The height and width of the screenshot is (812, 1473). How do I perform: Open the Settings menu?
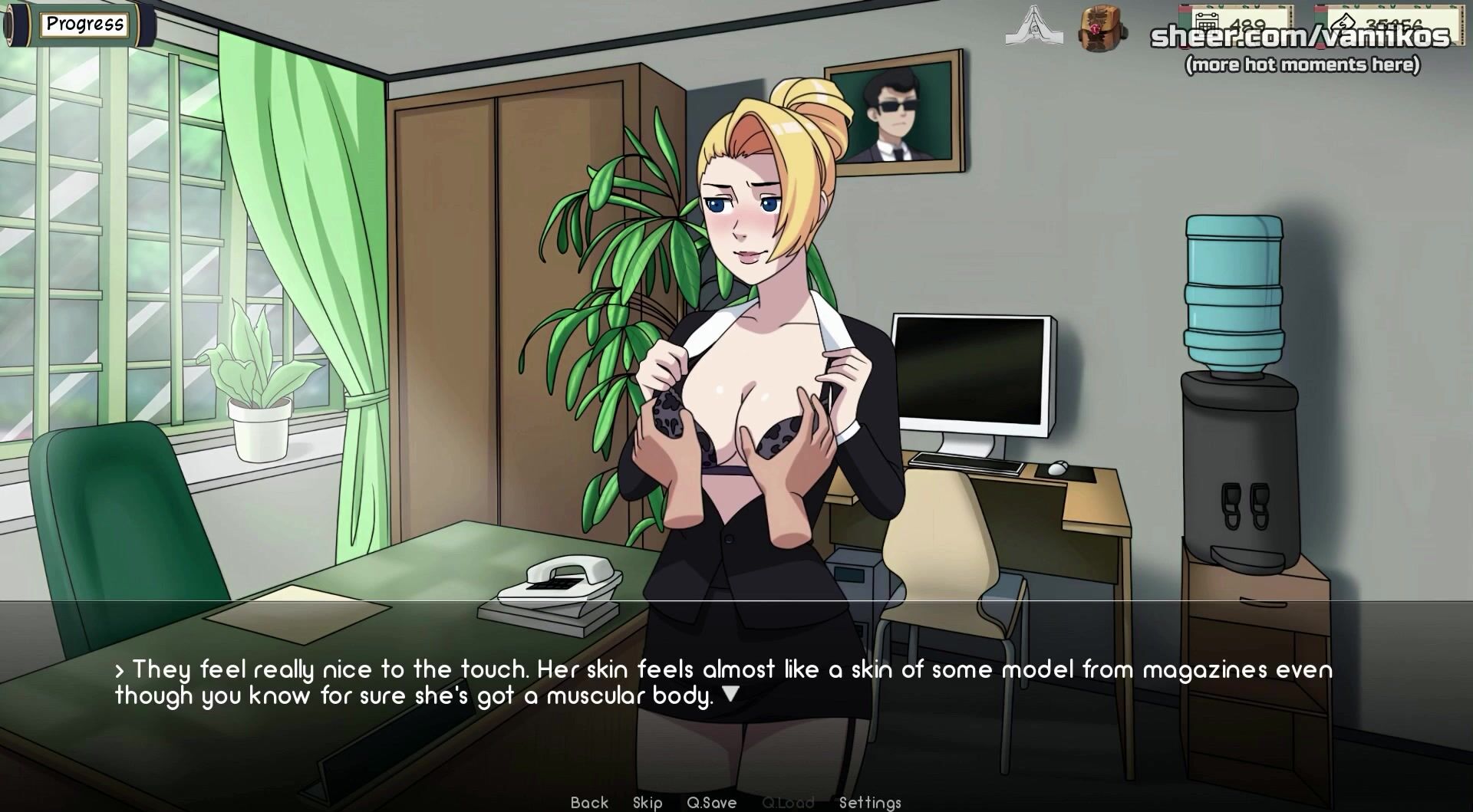click(870, 802)
